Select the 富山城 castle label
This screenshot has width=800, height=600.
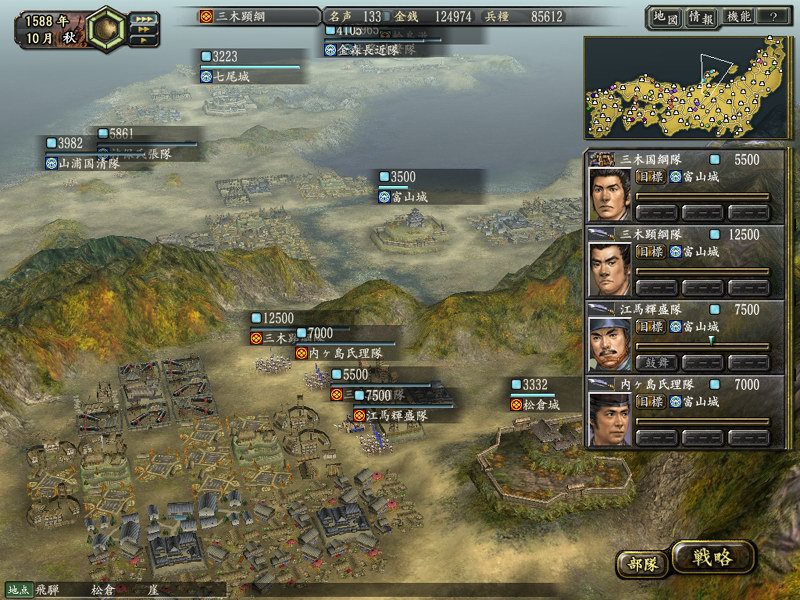coord(407,197)
